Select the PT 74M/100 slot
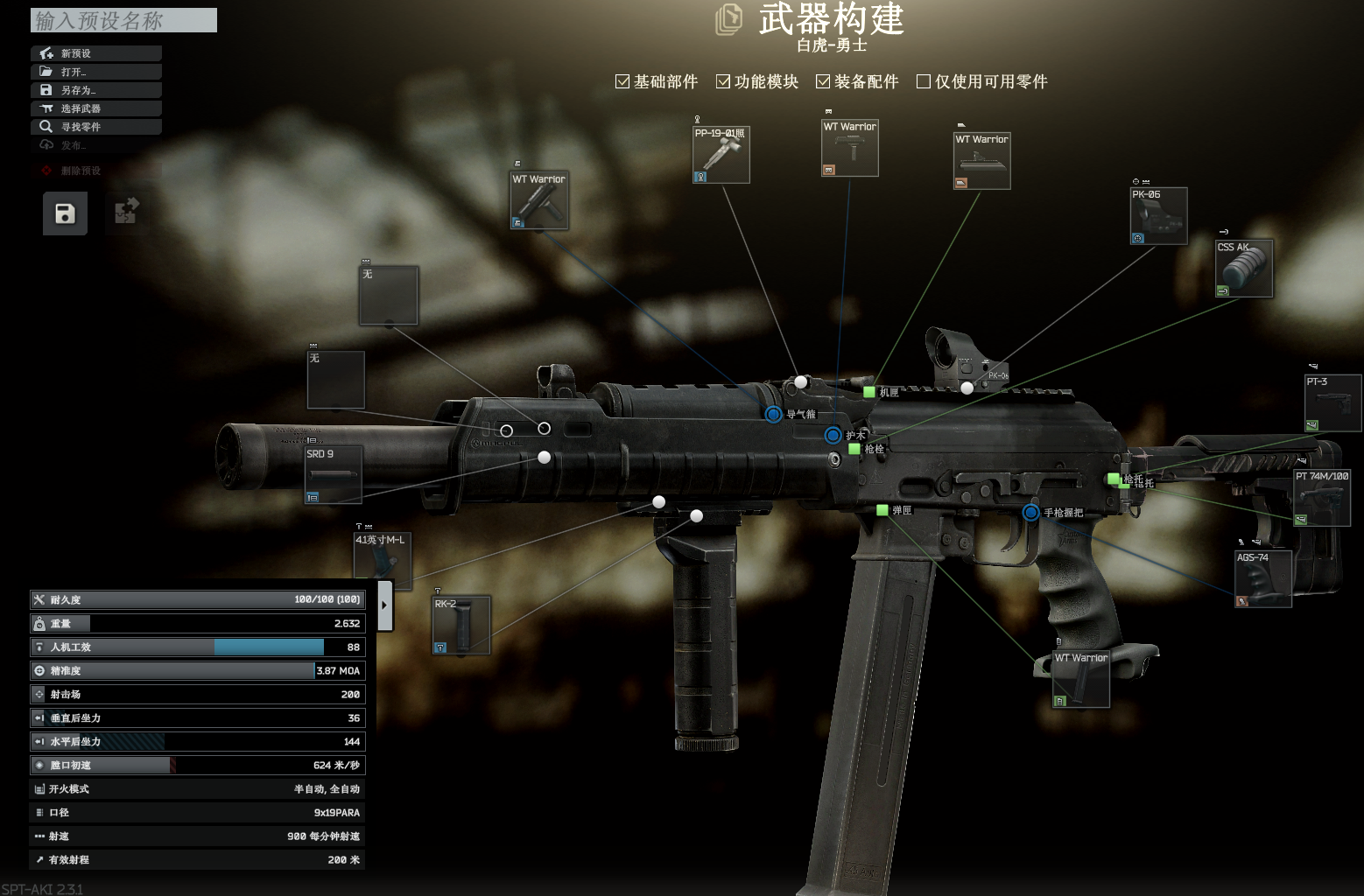 point(1322,498)
